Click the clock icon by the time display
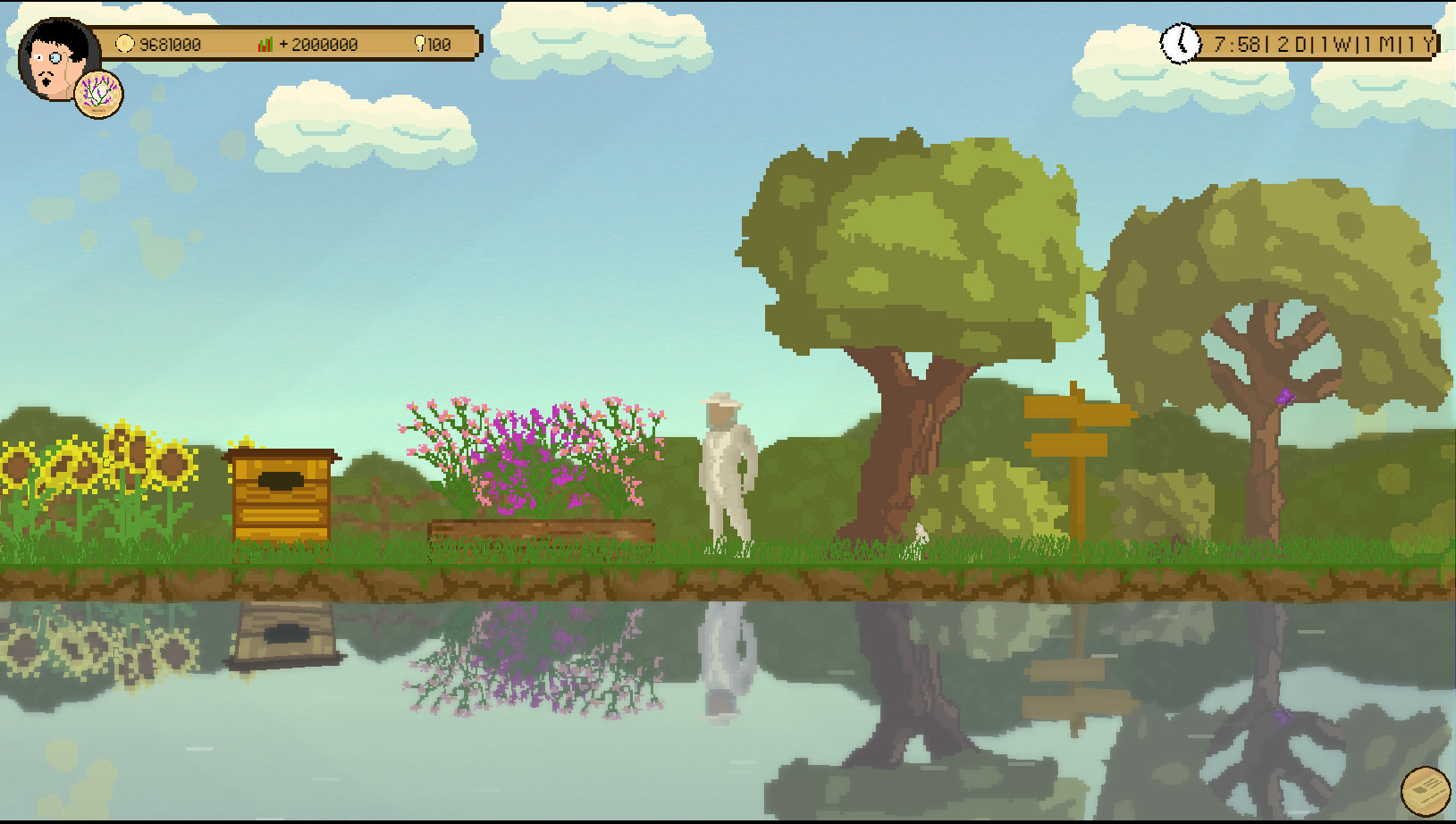The height and width of the screenshot is (824, 1456). [1182, 42]
